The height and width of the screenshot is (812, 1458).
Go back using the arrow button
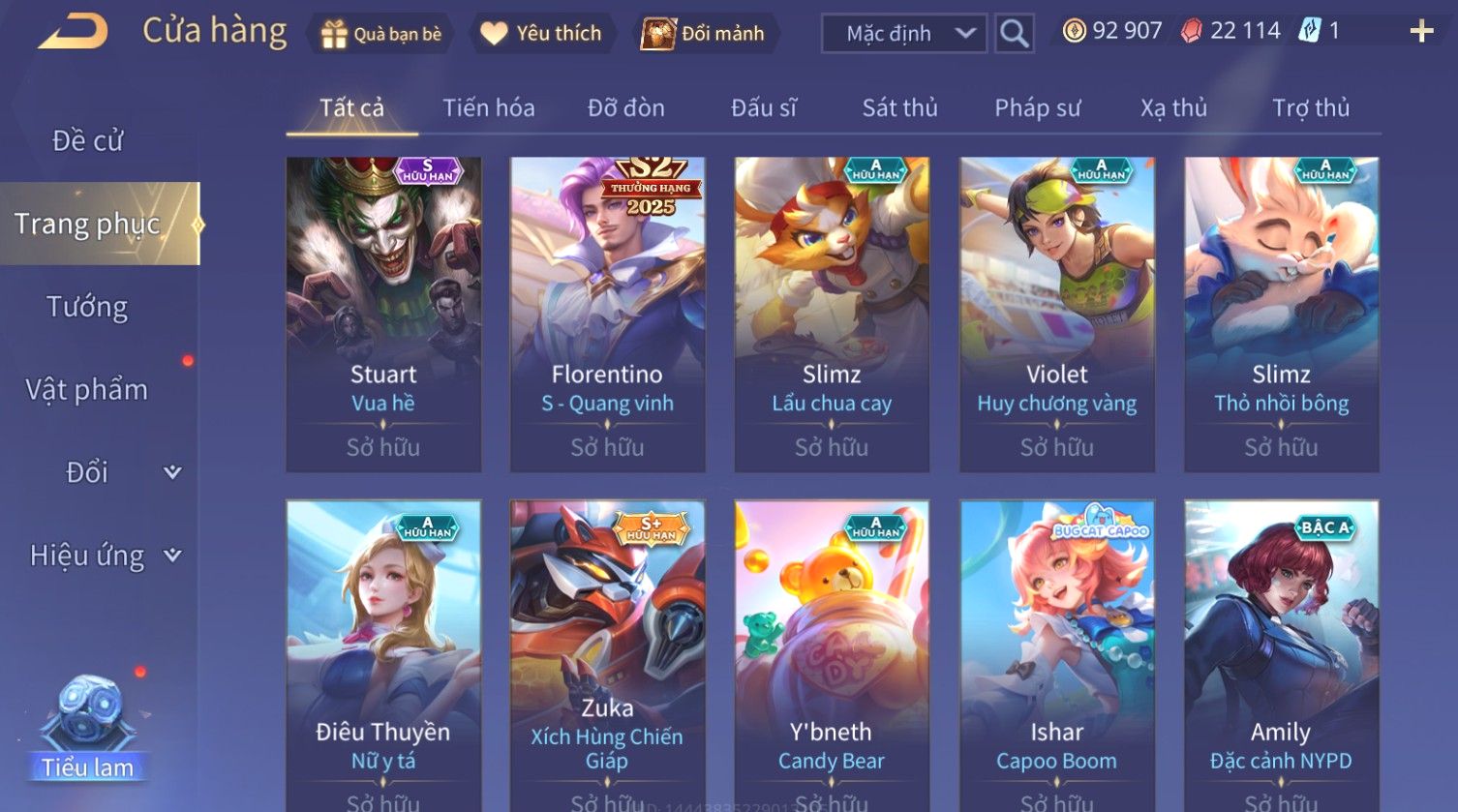pyautogui.click(x=73, y=32)
